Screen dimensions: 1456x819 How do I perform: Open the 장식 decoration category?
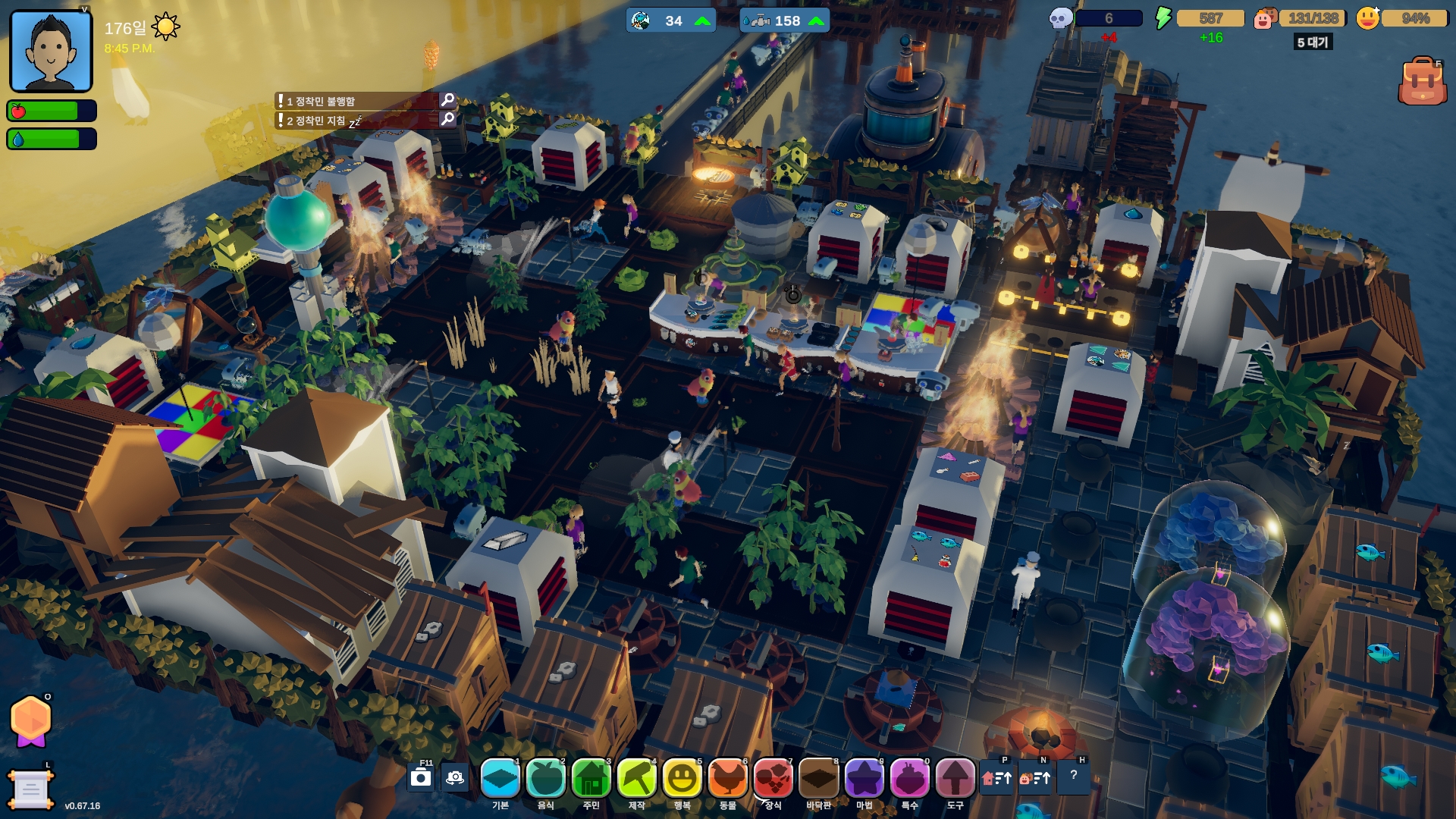[x=773, y=779]
